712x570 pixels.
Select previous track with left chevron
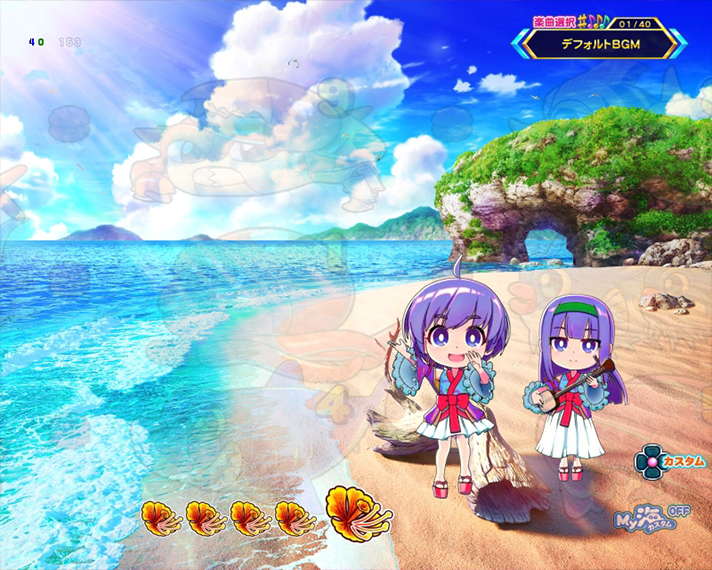pyautogui.click(x=520, y=44)
